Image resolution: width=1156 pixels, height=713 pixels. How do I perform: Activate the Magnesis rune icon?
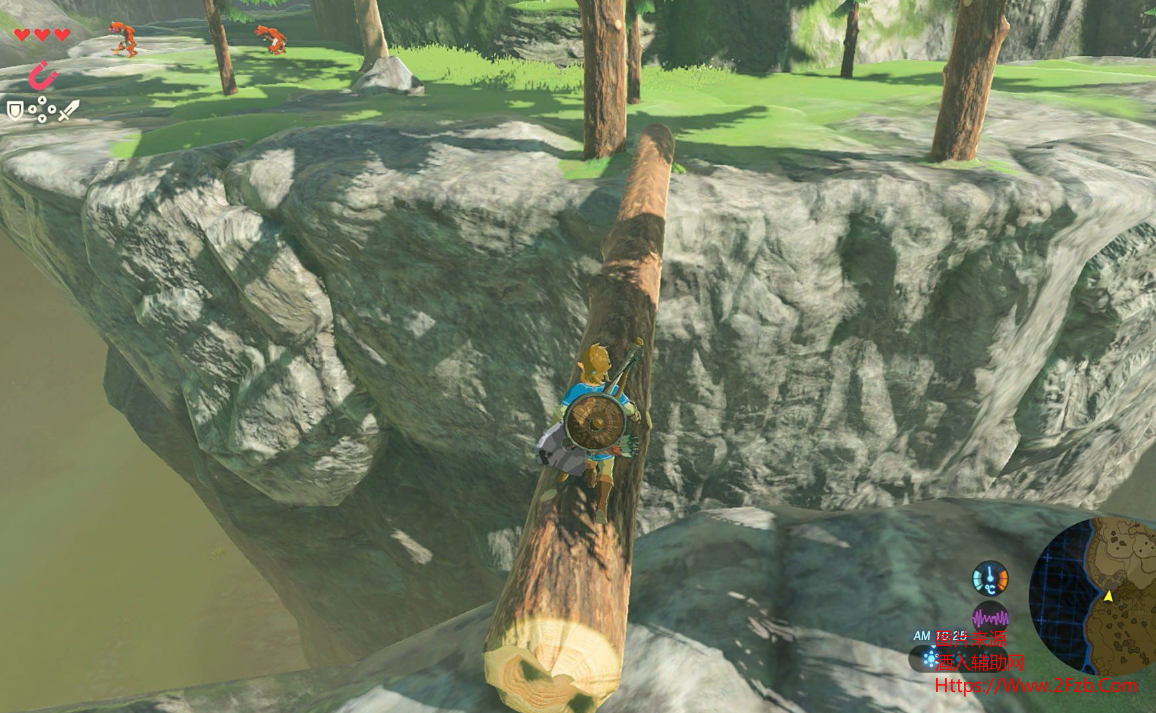point(41,76)
